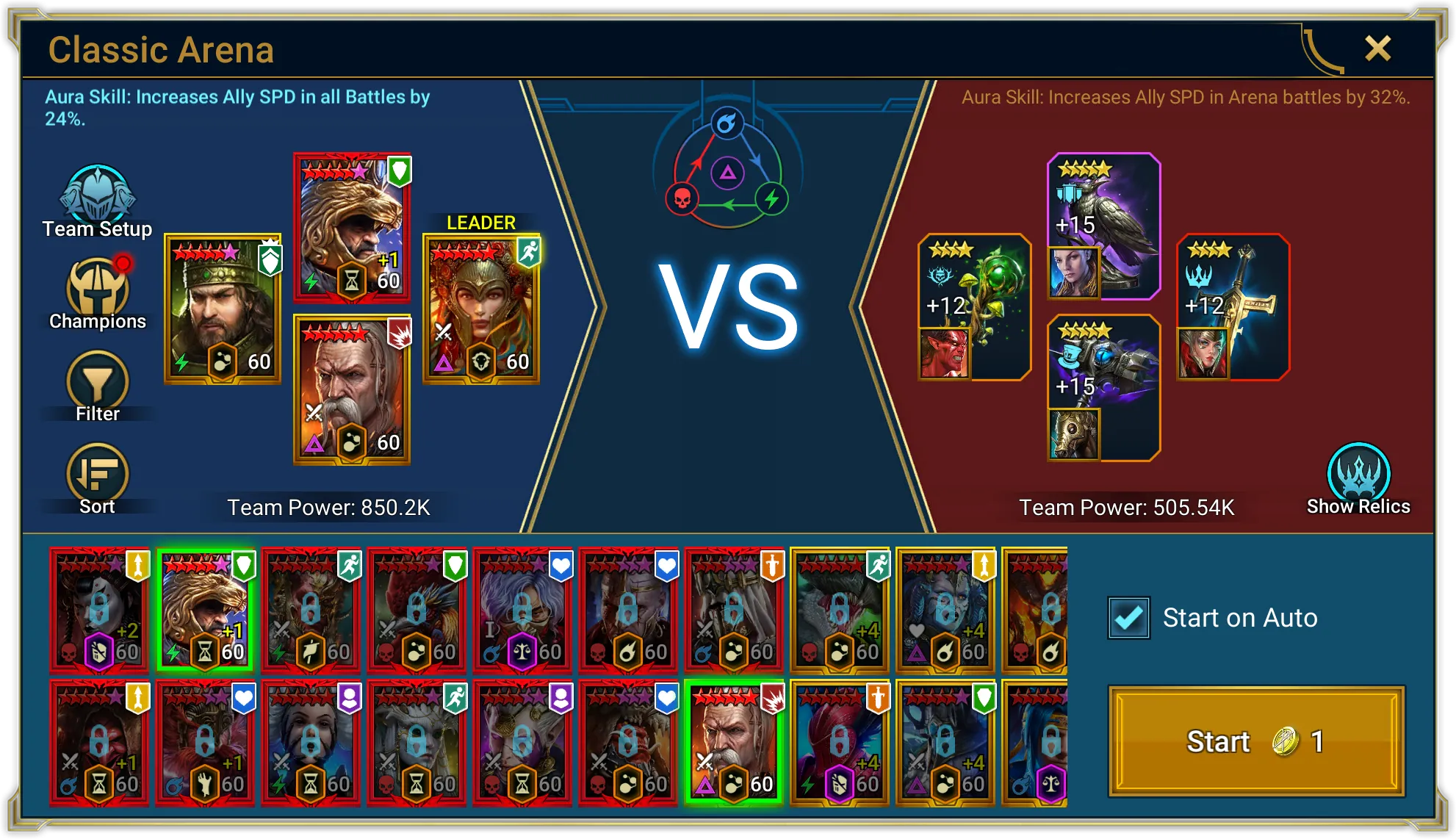
Task: Toggle the Start on Auto checkbox
Action: pyautogui.click(x=1129, y=618)
